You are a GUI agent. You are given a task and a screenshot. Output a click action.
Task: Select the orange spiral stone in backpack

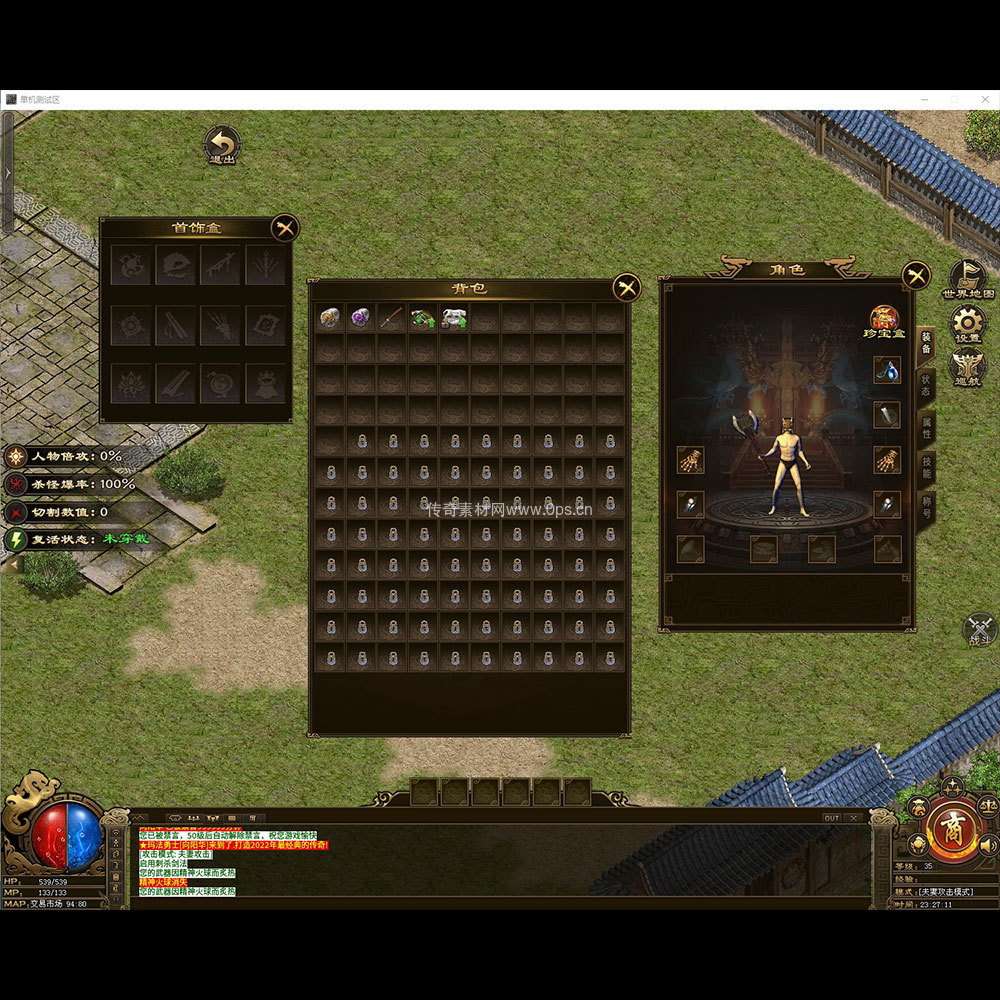330,317
